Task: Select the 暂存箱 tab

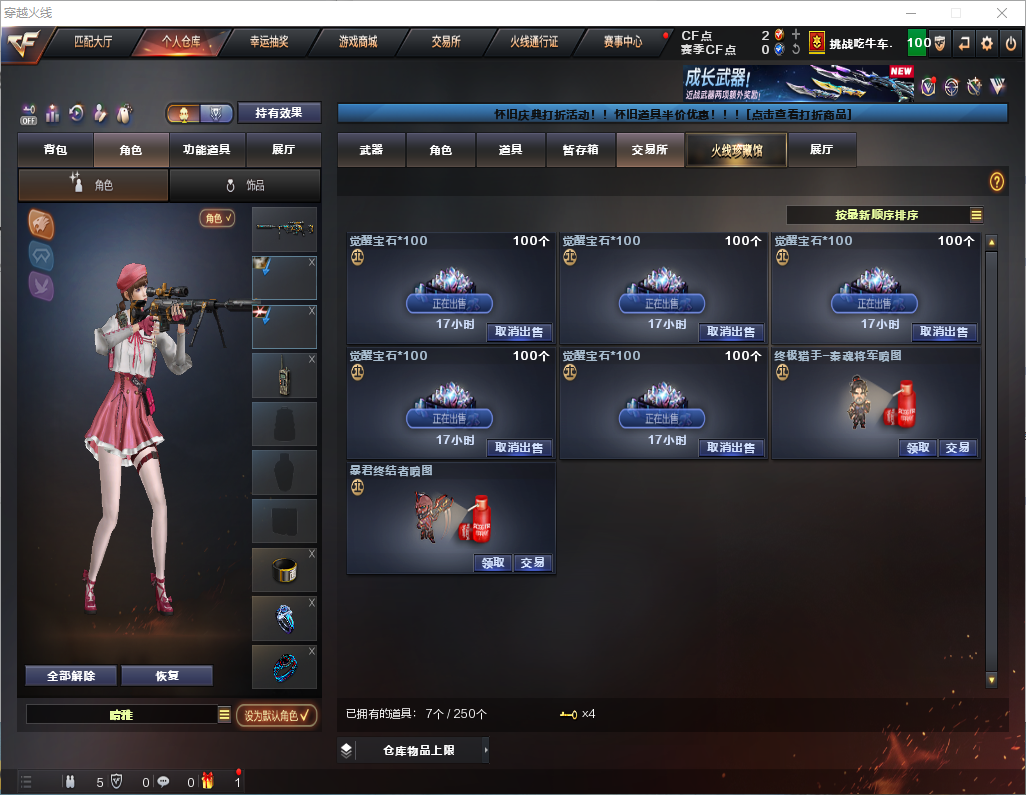Action: pos(580,150)
